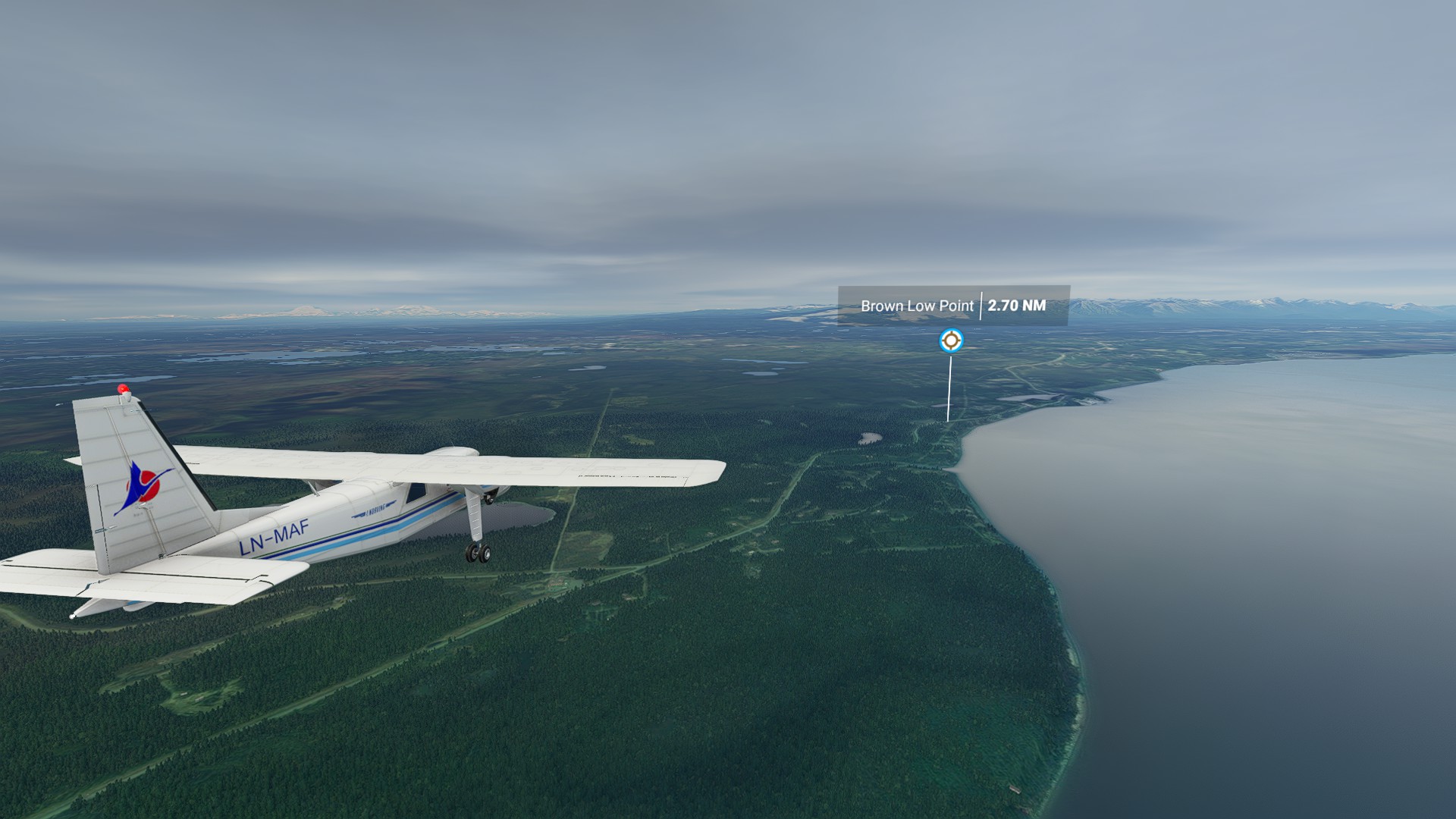Click the Brown Low Point label text
The height and width of the screenshot is (819, 1456).
tap(917, 306)
